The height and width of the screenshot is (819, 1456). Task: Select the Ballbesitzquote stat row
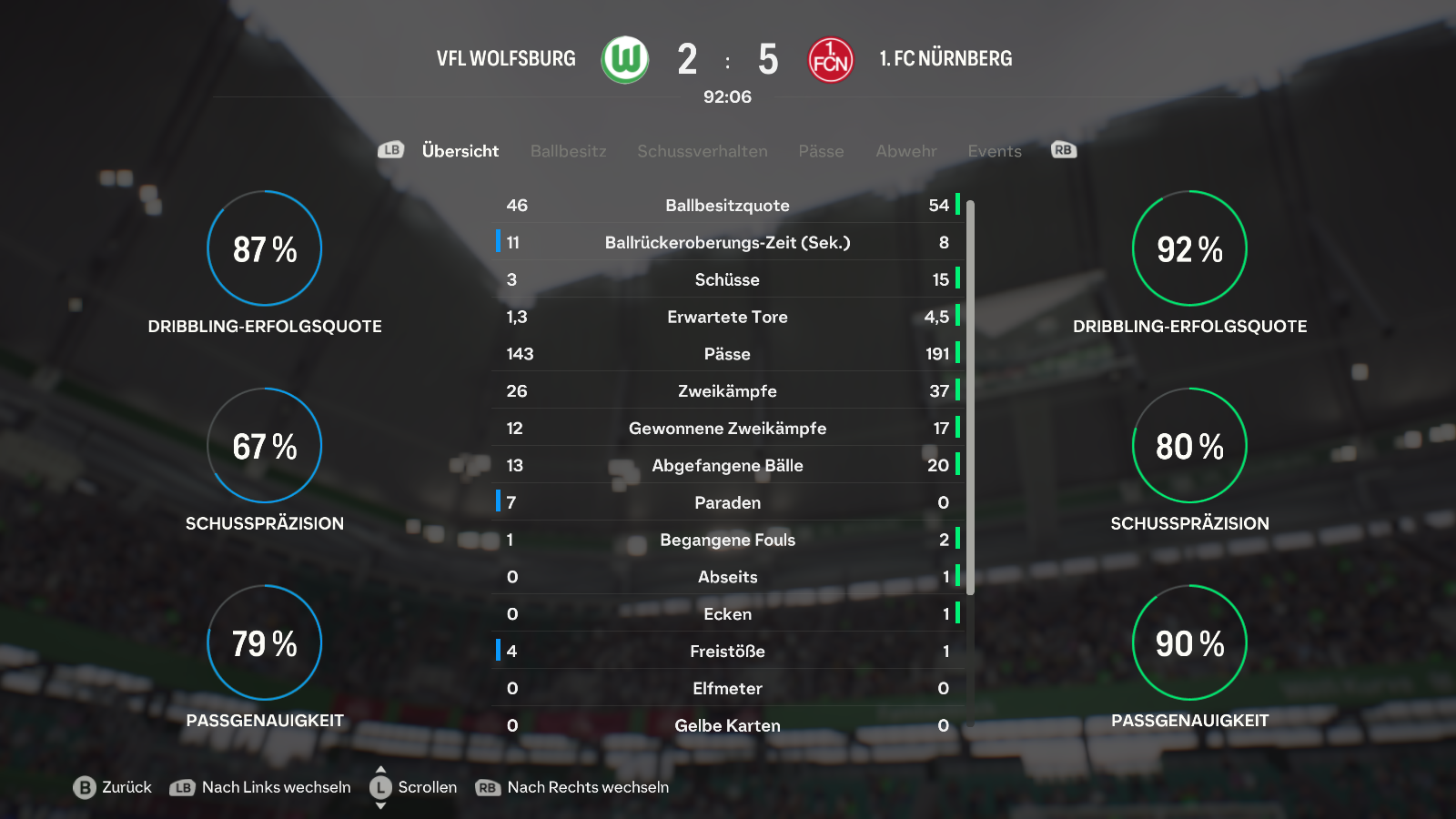[x=727, y=206]
